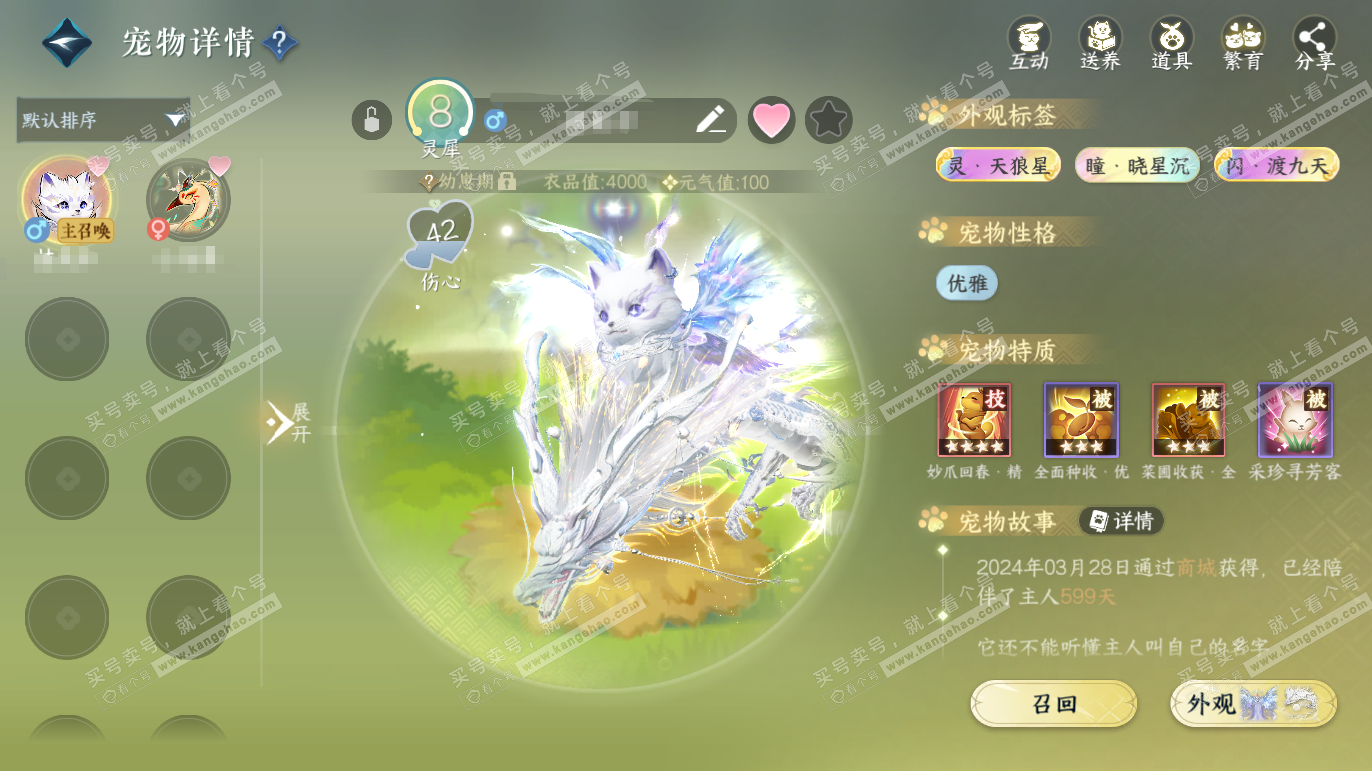The width and height of the screenshot is (1372, 771).
Task: Open the 互动 interaction menu
Action: coord(1028,44)
